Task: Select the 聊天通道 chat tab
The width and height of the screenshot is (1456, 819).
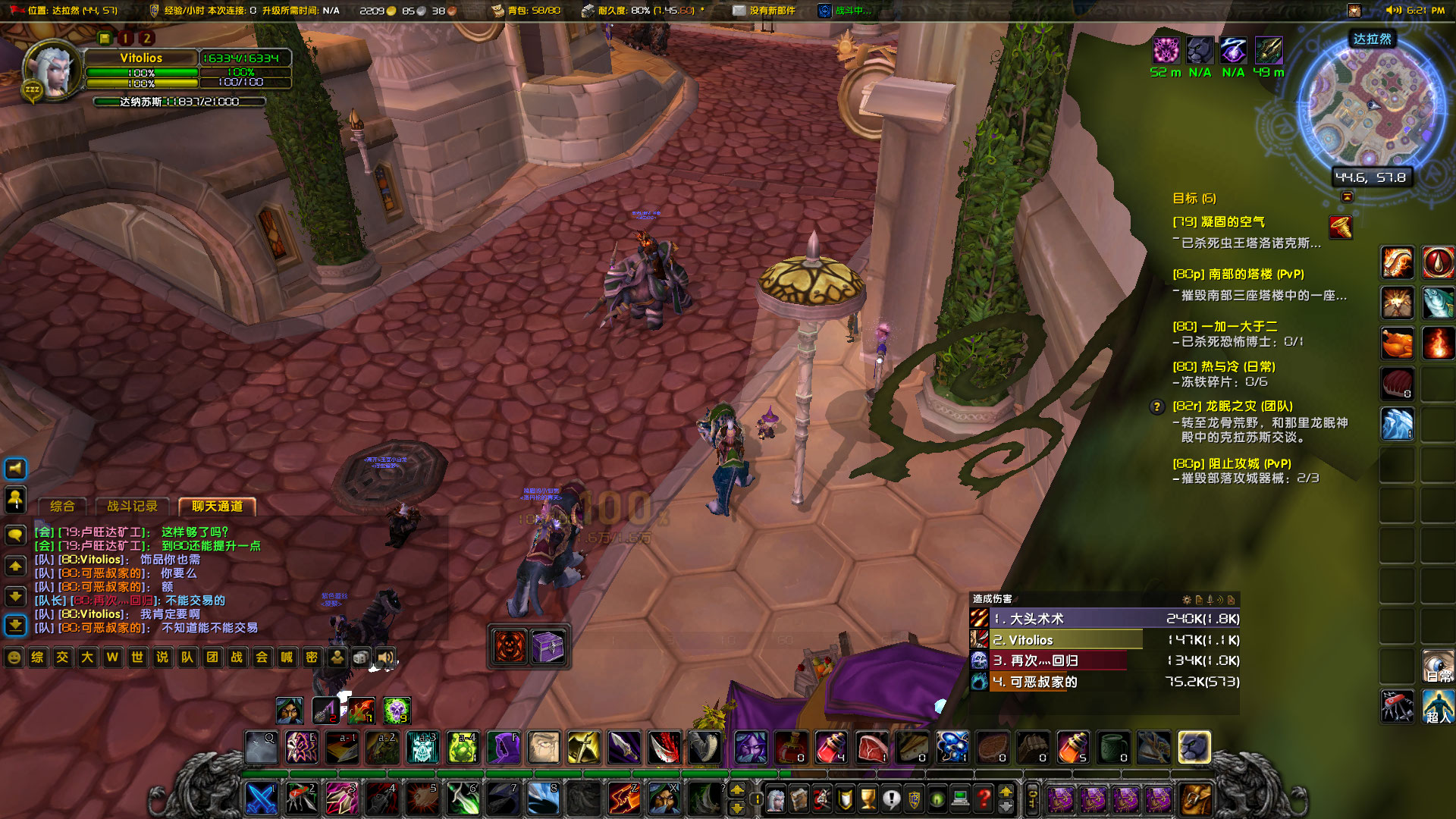Action: [x=216, y=507]
